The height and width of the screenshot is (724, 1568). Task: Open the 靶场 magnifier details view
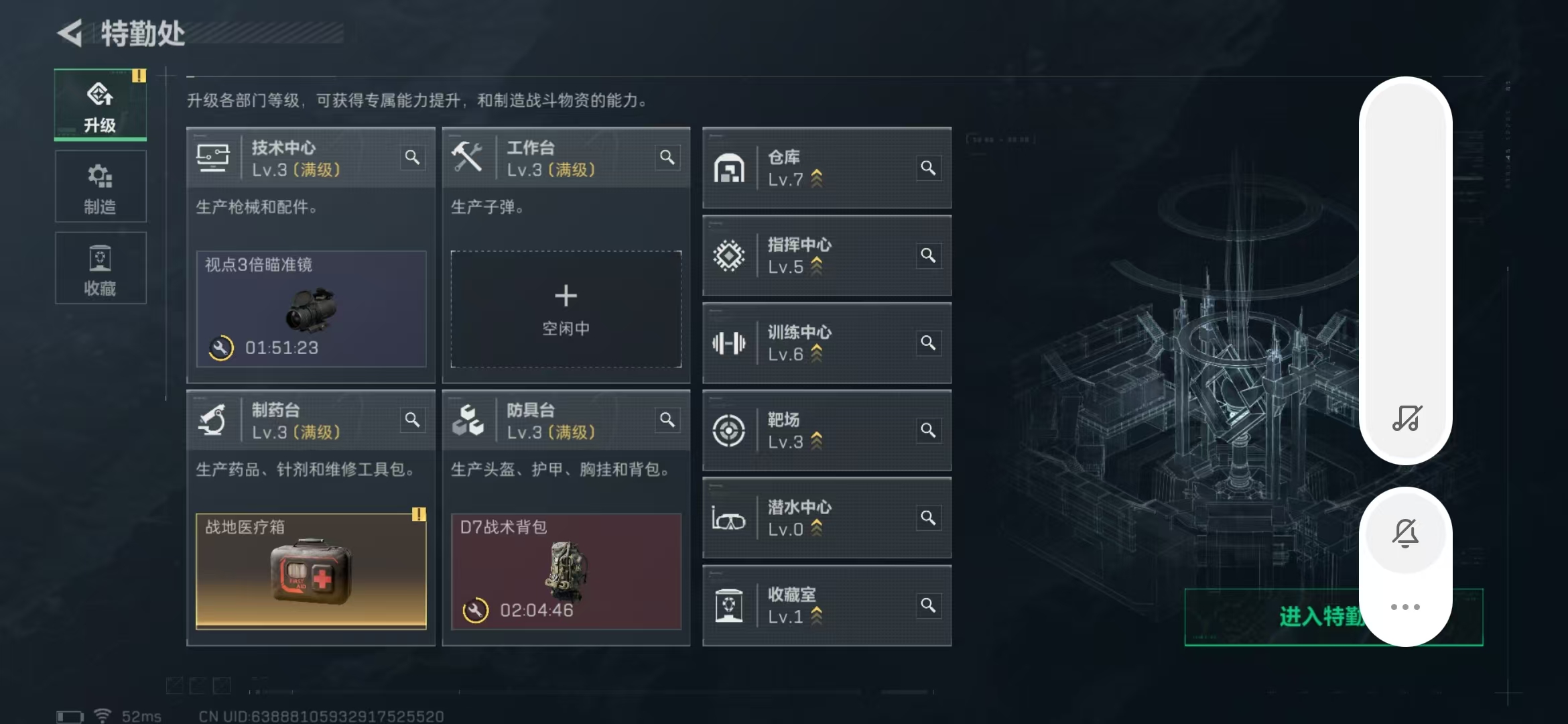[929, 430]
